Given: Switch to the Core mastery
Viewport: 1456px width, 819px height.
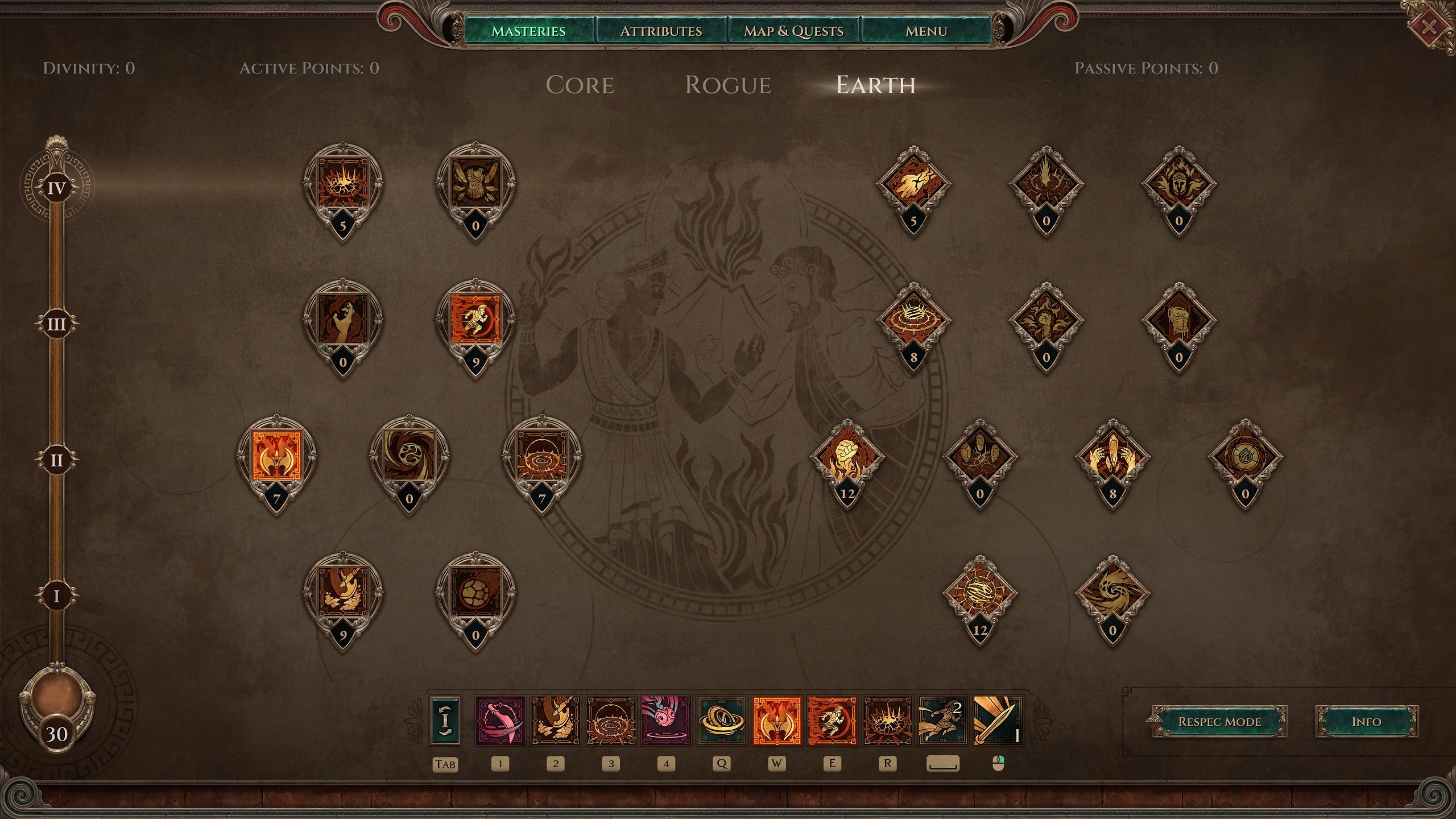Looking at the screenshot, I should (x=580, y=85).
